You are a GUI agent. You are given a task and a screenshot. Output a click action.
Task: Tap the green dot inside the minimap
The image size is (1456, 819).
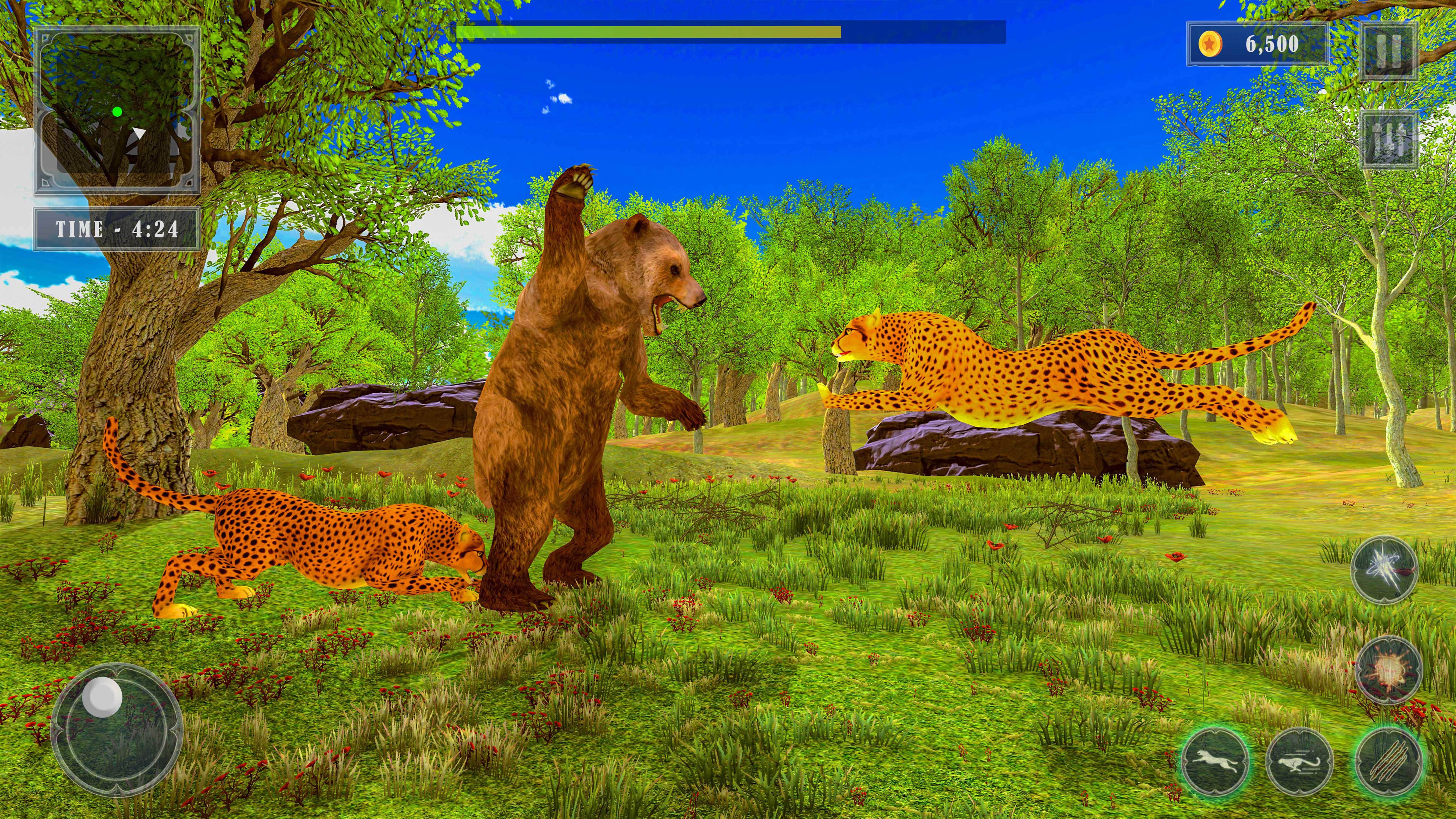[117, 112]
